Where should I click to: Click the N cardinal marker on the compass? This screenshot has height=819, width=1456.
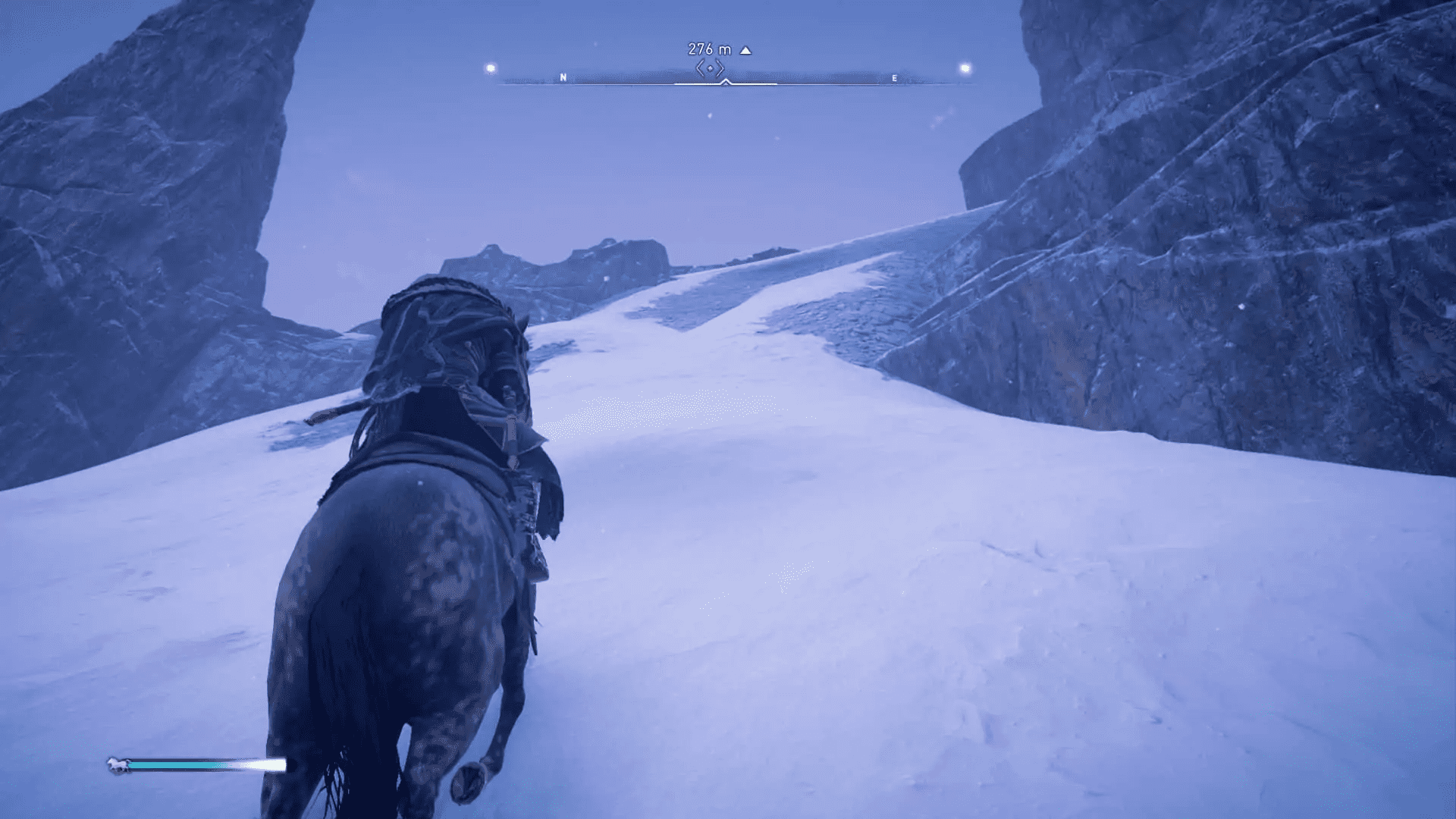coord(563,77)
